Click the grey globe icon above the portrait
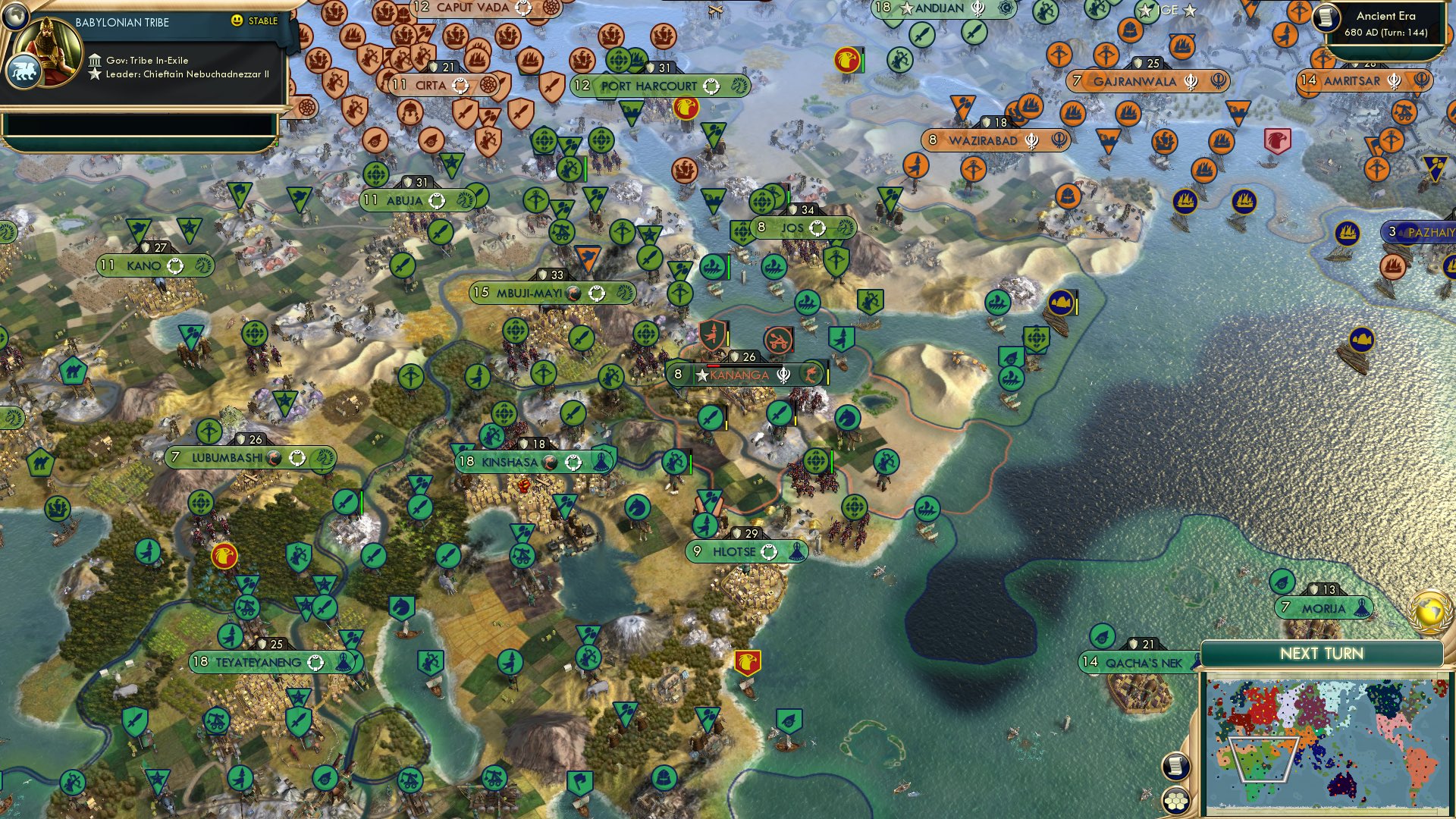The image size is (1456, 819). 14,15
